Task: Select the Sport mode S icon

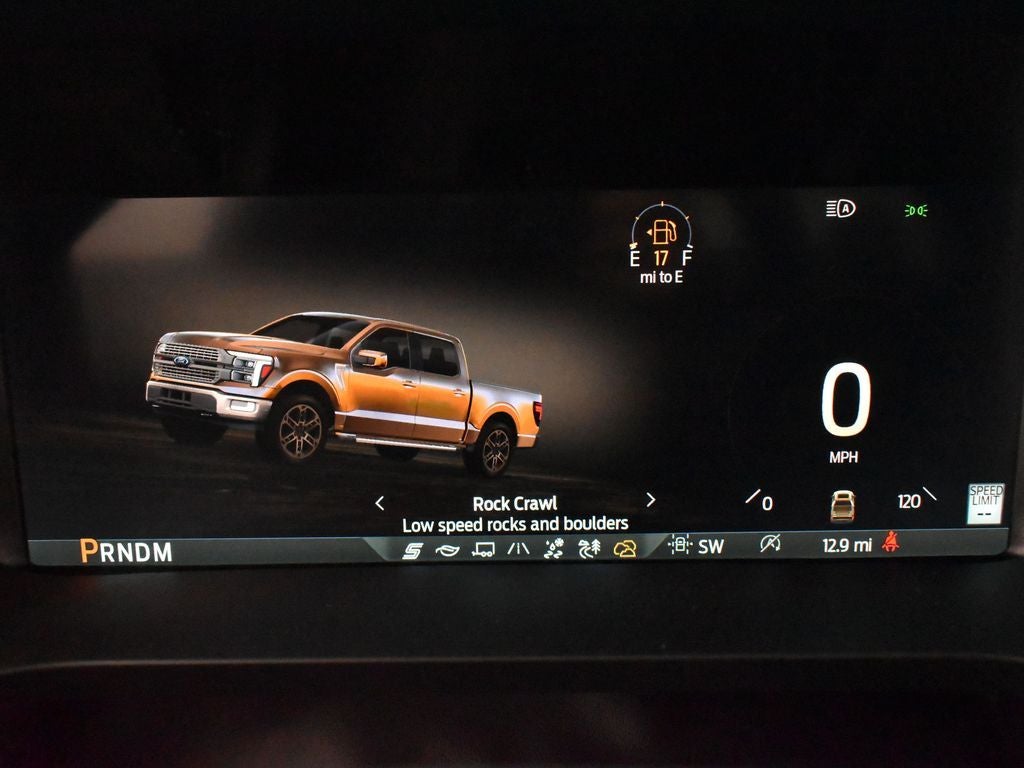Action: [412, 549]
